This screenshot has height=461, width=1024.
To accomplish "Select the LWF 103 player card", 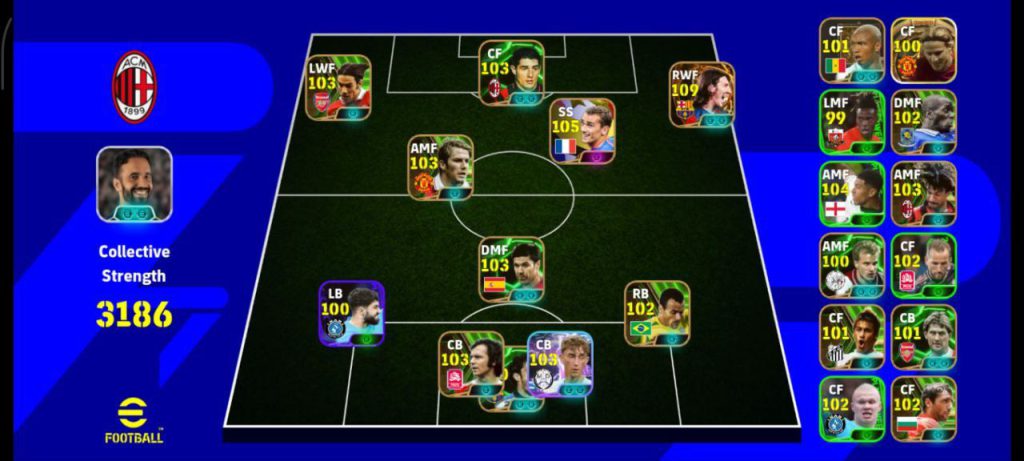I will 338,87.
